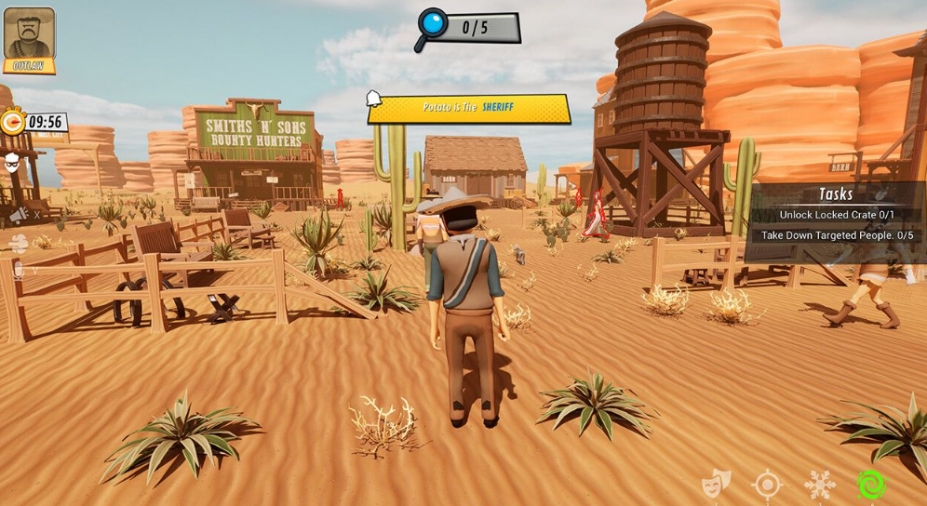
Task: Use the snowflake freeze ability
Action: pyautogui.click(x=820, y=486)
